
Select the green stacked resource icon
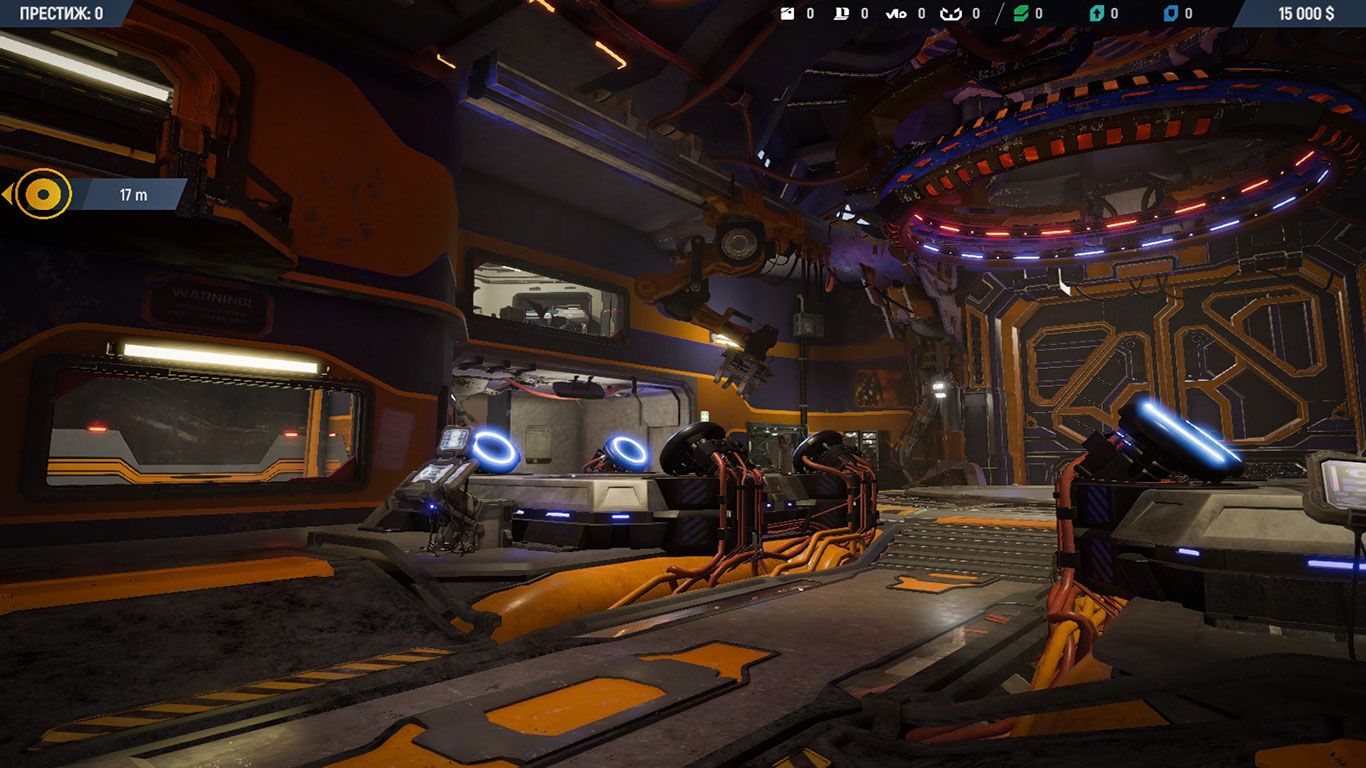[x=1021, y=14]
